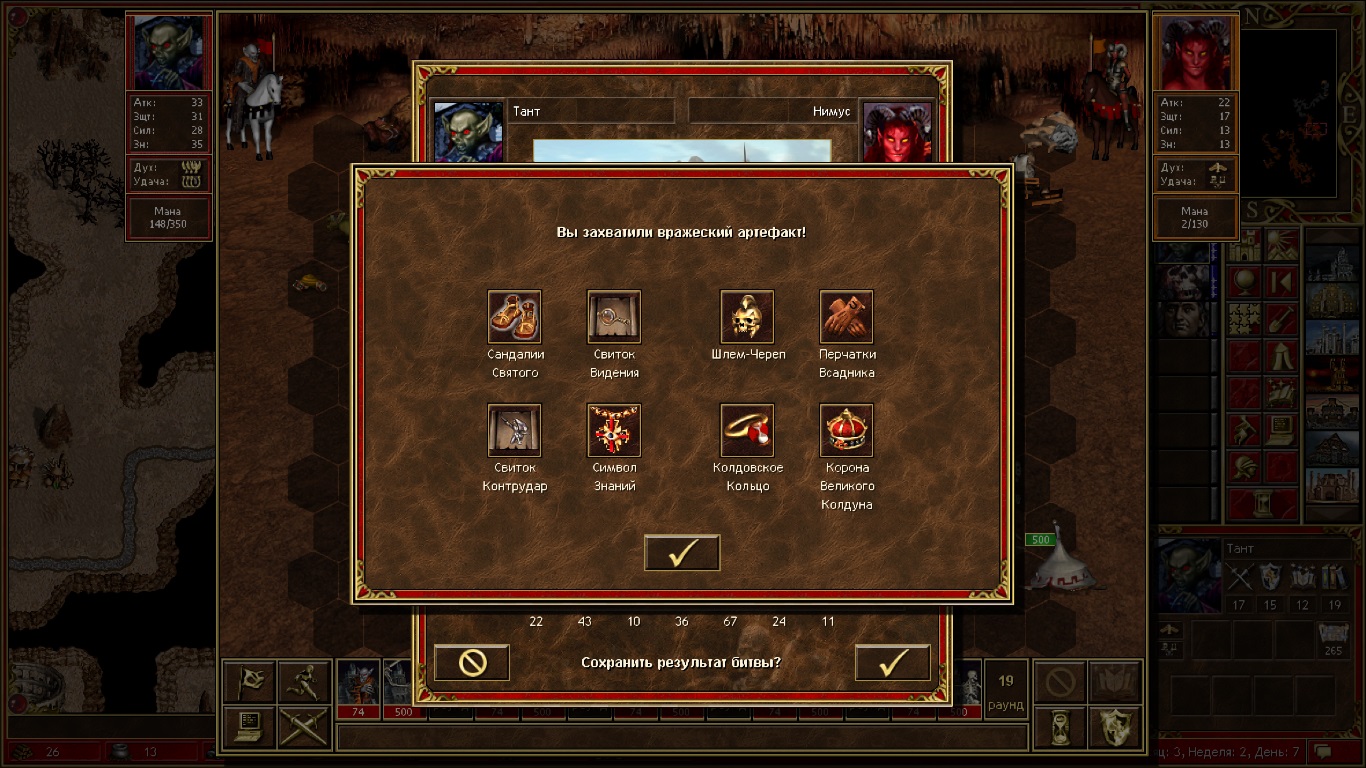Select the Сандалии Святого artifact icon
Image resolution: width=1366 pixels, height=768 pixels.
pyautogui.click(x=514, y=317)
